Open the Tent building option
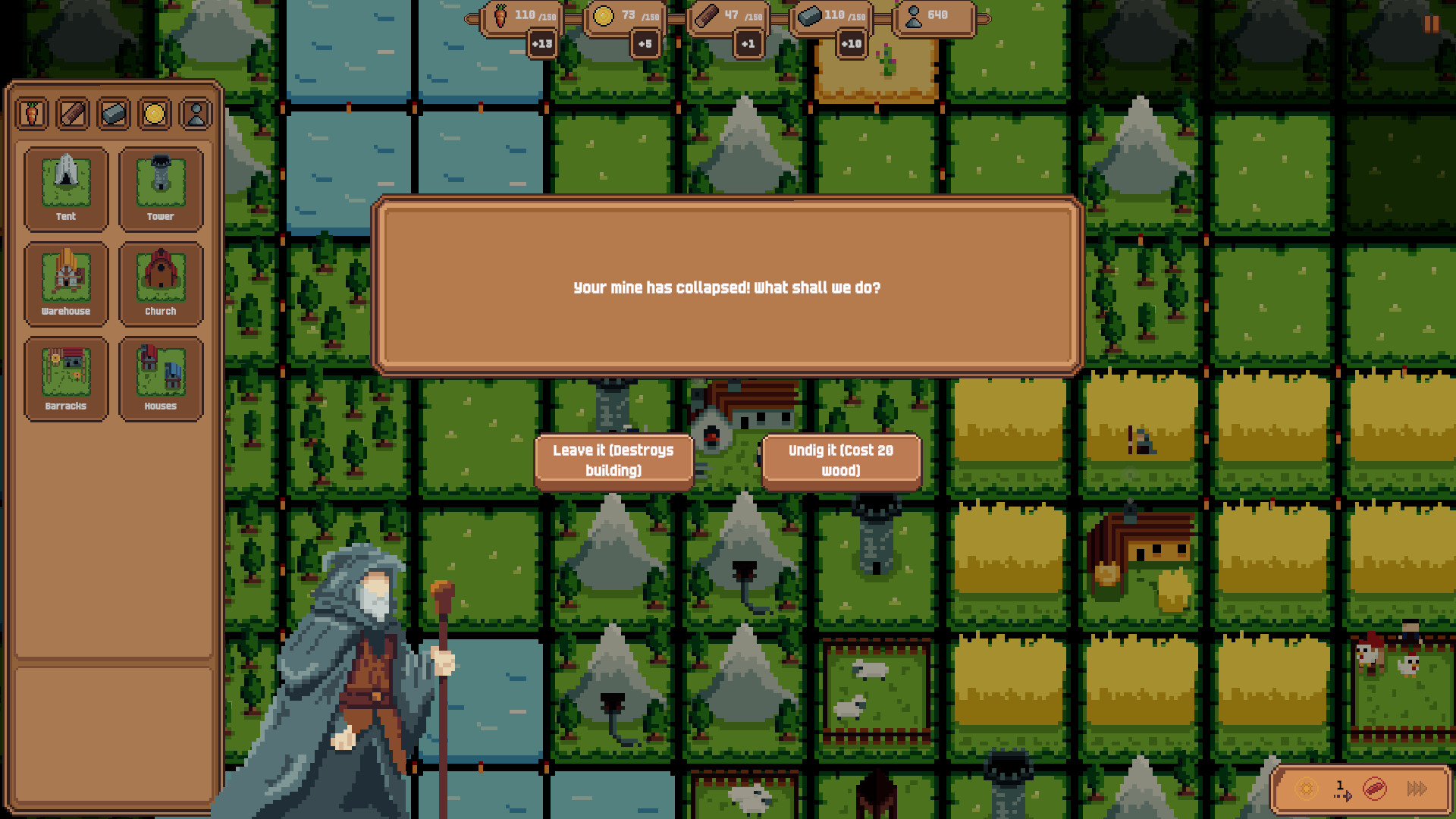 [x=65, y=190]
